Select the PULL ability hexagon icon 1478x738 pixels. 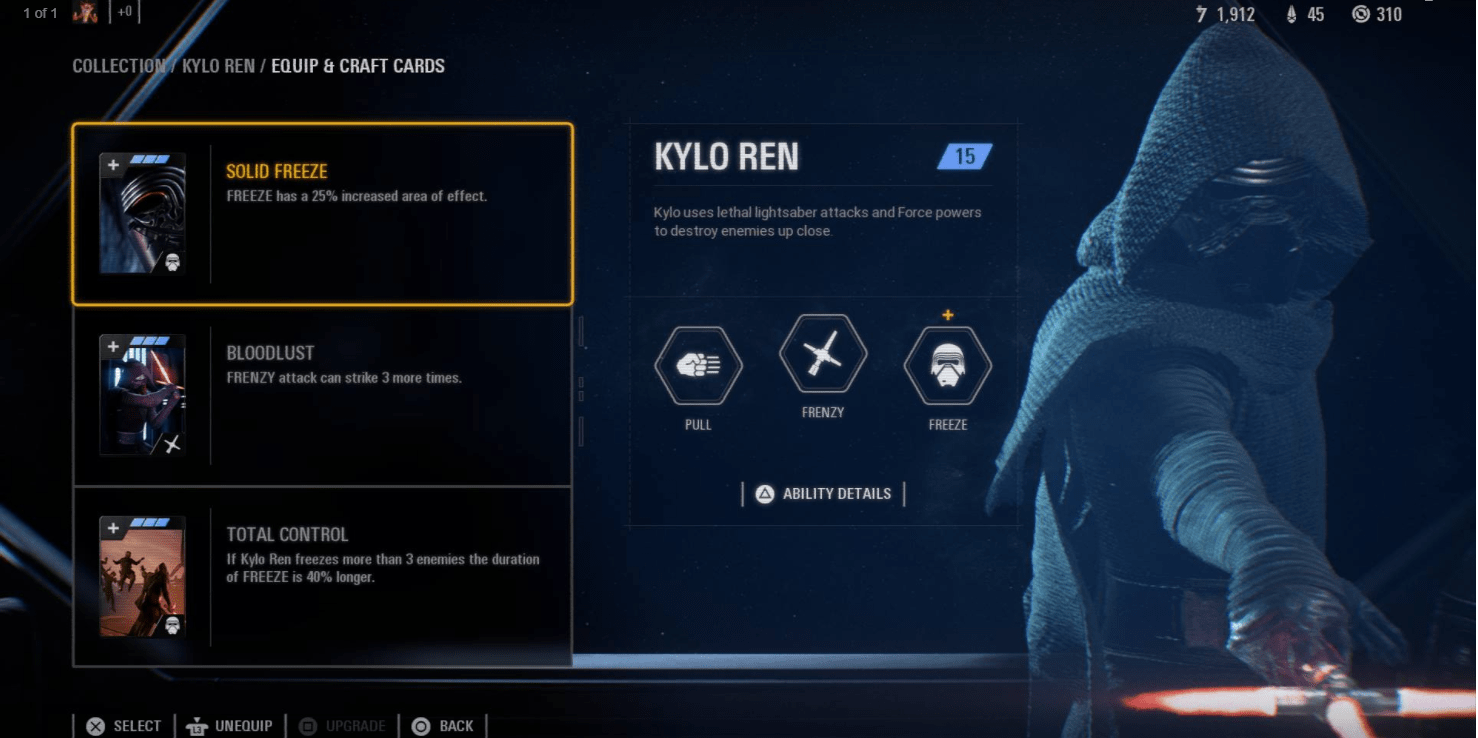pos(698,365)
